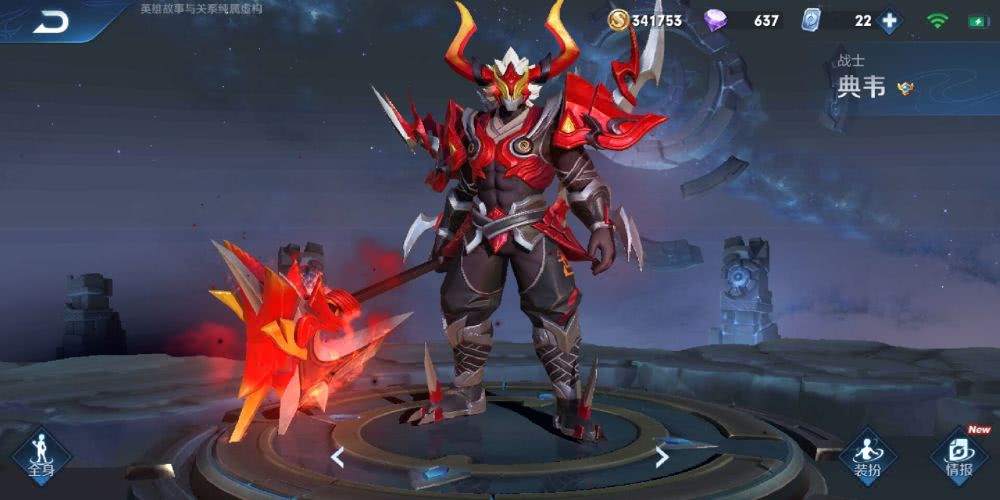
Task: Add more tickets with the plus button
Action: [889, 21]
